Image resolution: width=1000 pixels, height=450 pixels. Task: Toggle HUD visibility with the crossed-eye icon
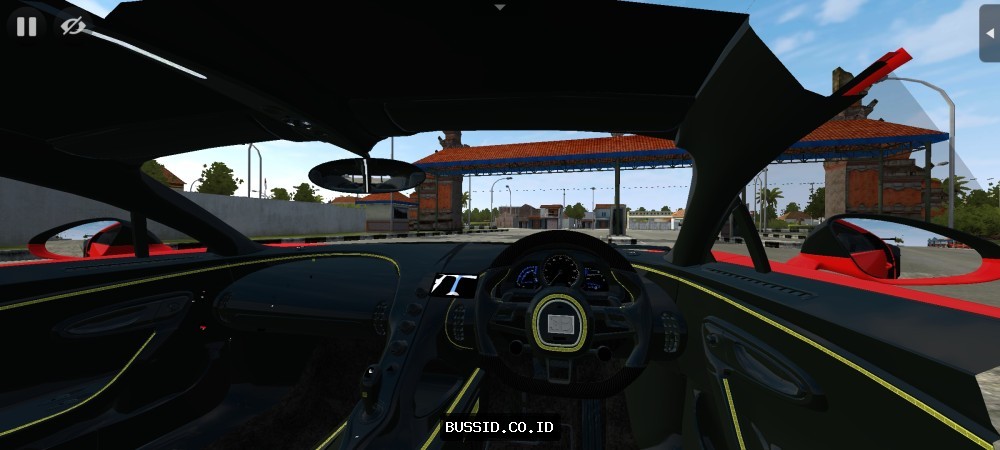72,26
